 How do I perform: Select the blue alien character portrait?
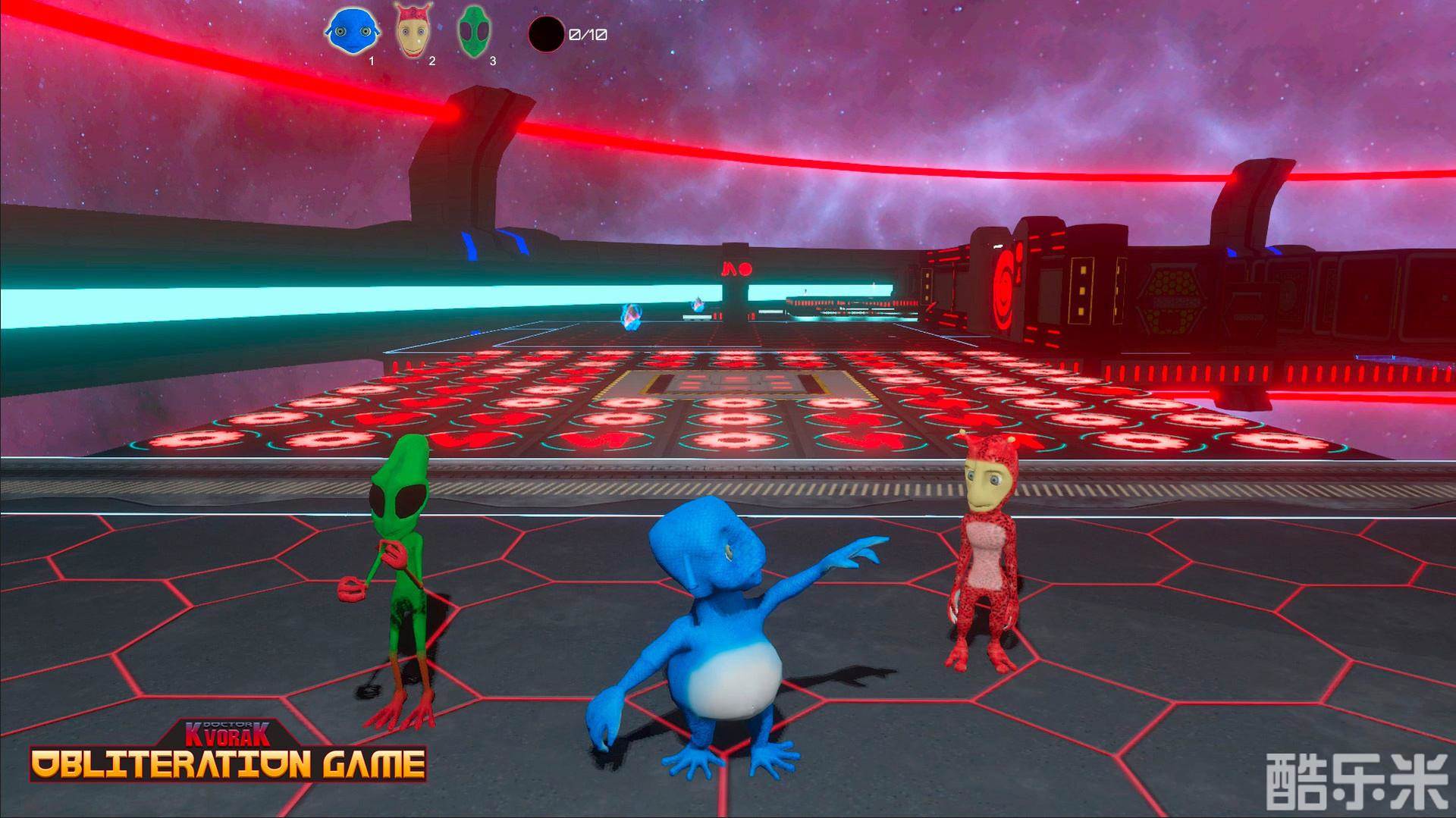[x=351, y=33]
